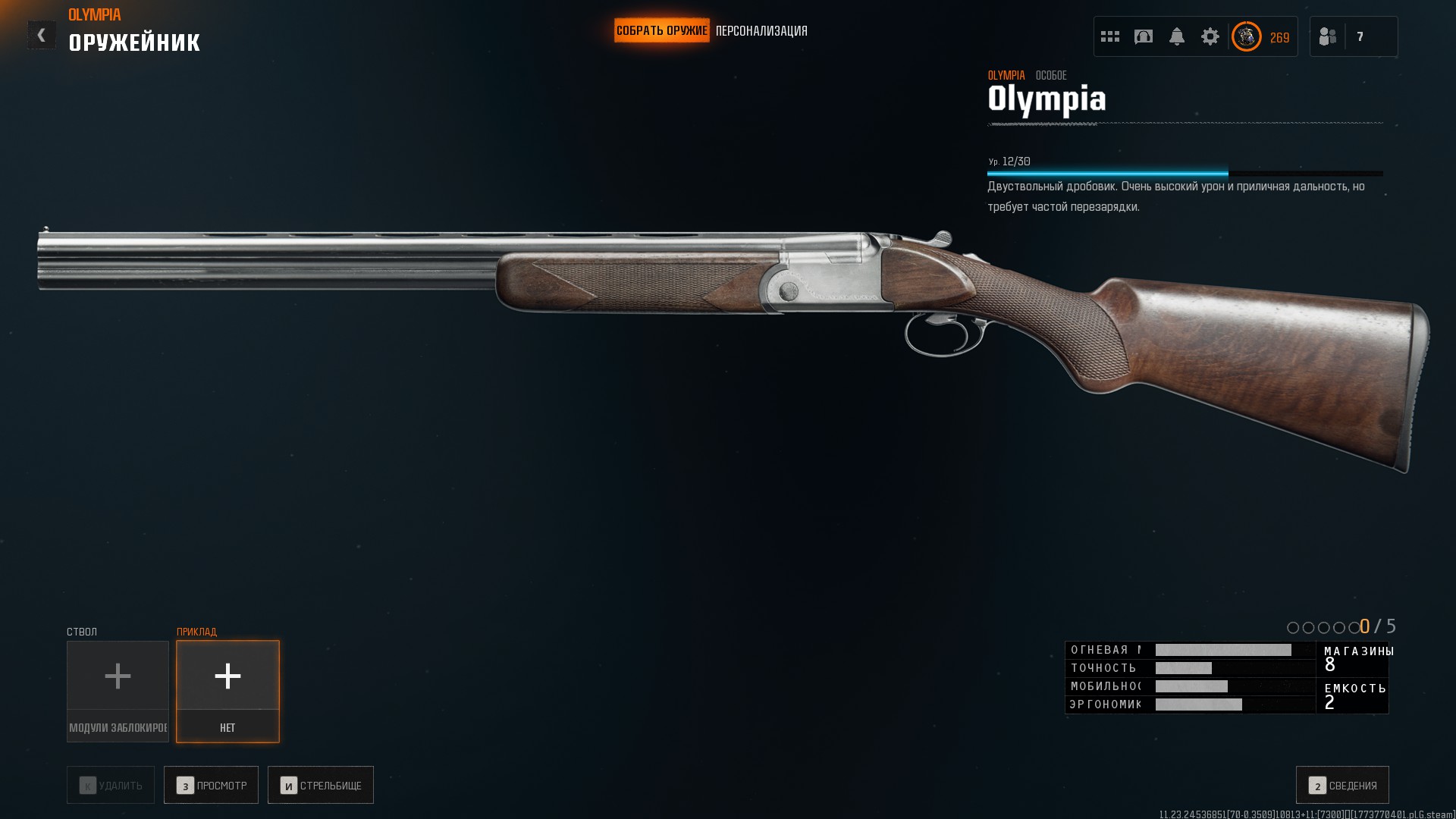Switch to the Собрать оружие tab
Image resolution: width=1456 pixels, height=819 pixels.
click(661, 31)
